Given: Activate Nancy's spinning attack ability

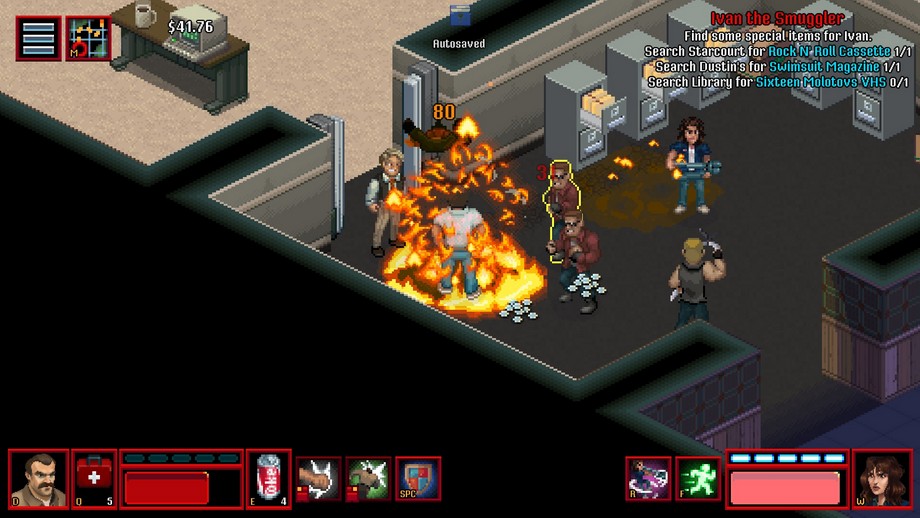Looking at the screenshot, I should tap(648, 478).
